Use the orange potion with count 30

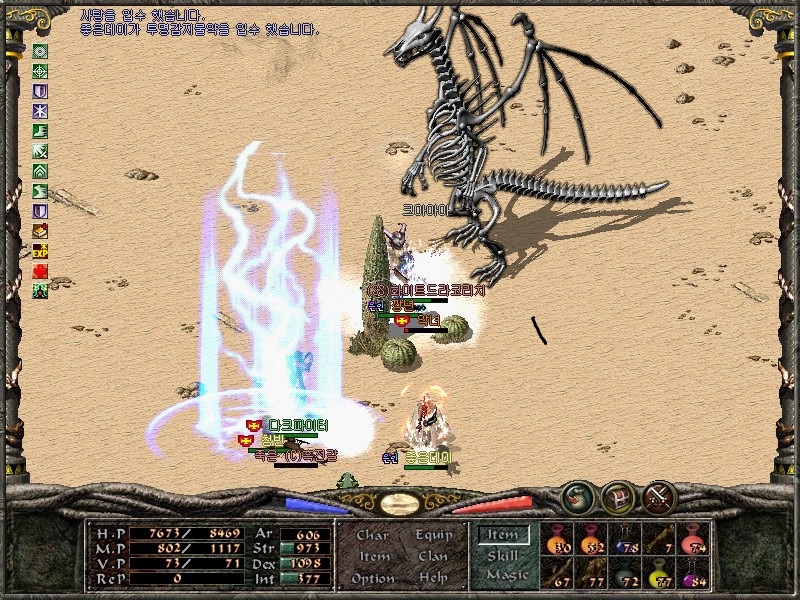pyautogui.click(x=557, y=539)
